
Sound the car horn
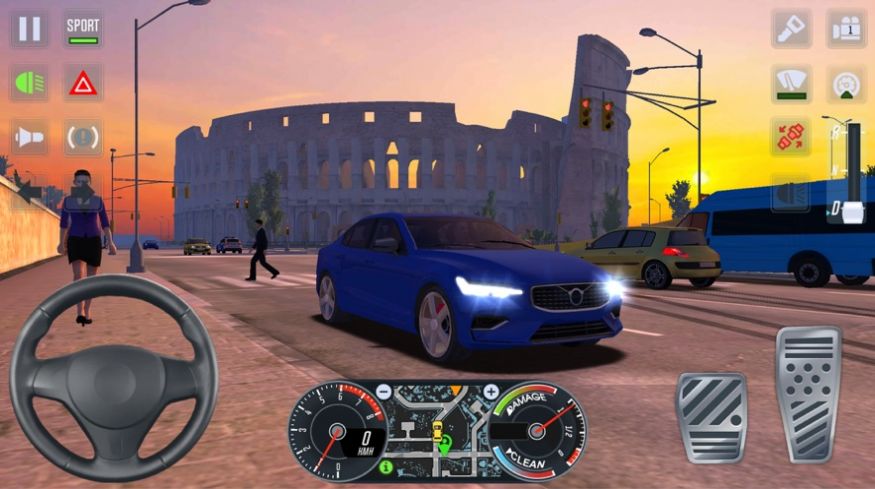point(30,137)
